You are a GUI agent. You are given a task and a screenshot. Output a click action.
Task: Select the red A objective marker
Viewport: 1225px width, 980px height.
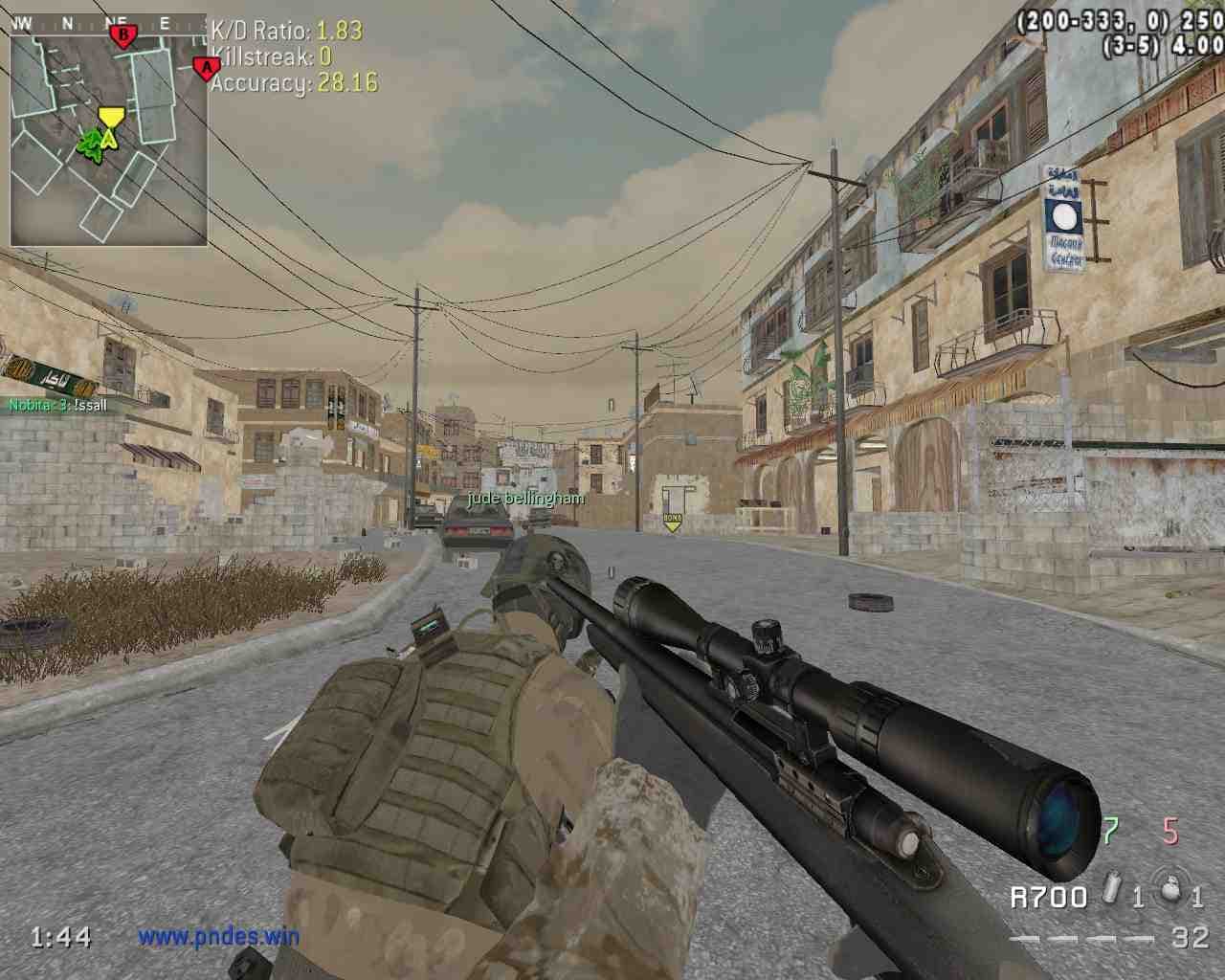[x=204, y=68]
